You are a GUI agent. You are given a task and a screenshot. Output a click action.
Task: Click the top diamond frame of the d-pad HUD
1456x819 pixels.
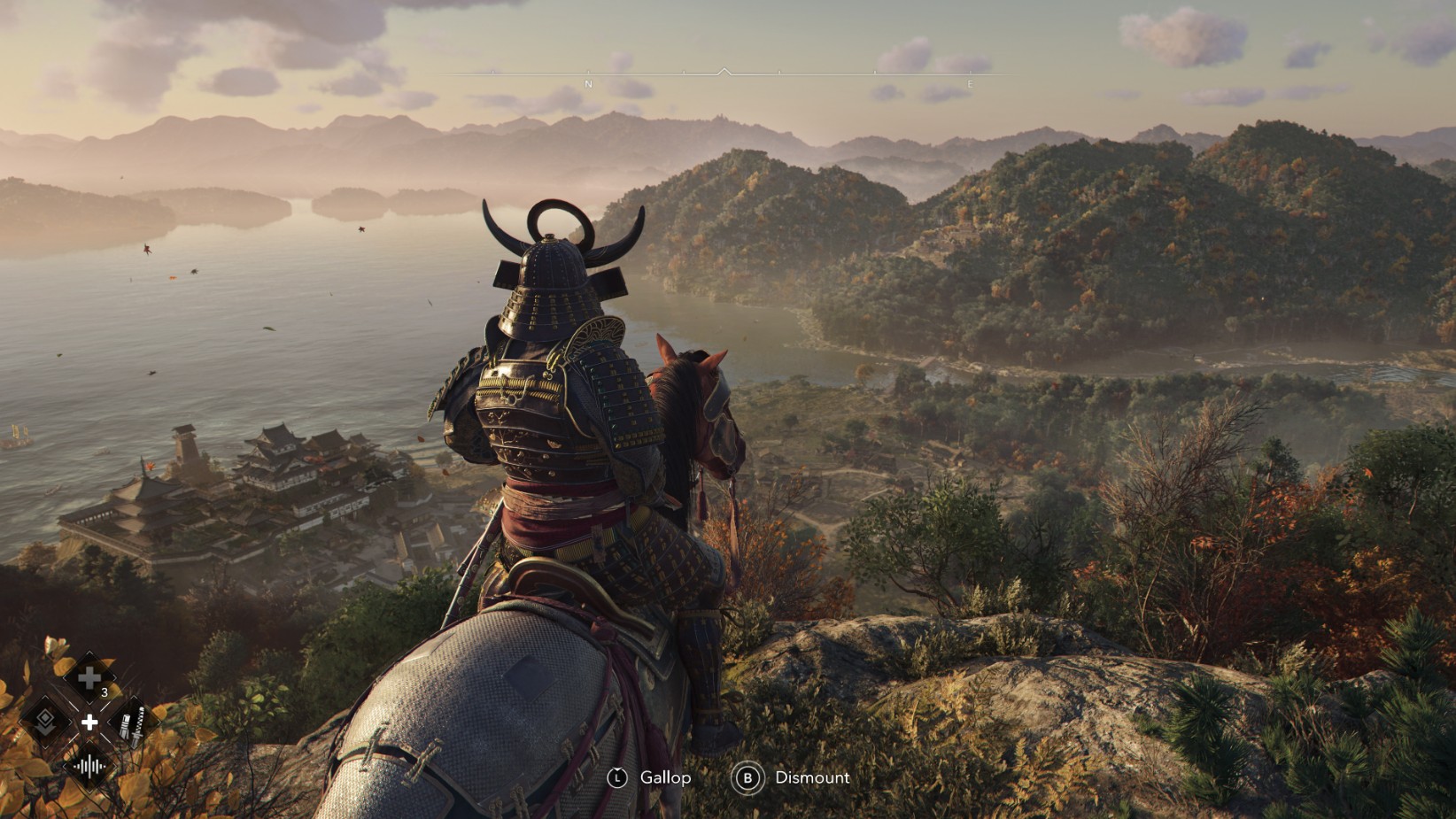coord(88,677)
